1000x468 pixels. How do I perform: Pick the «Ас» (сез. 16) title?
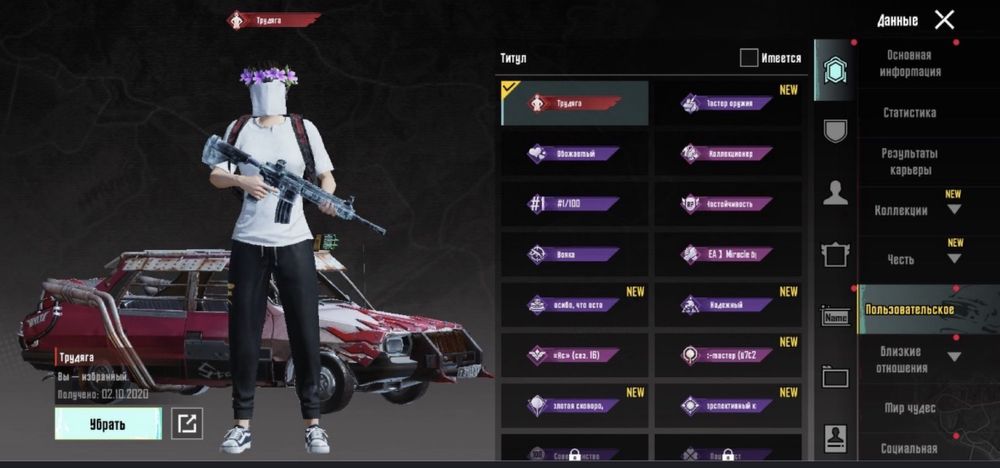click(x=575, y=354)
